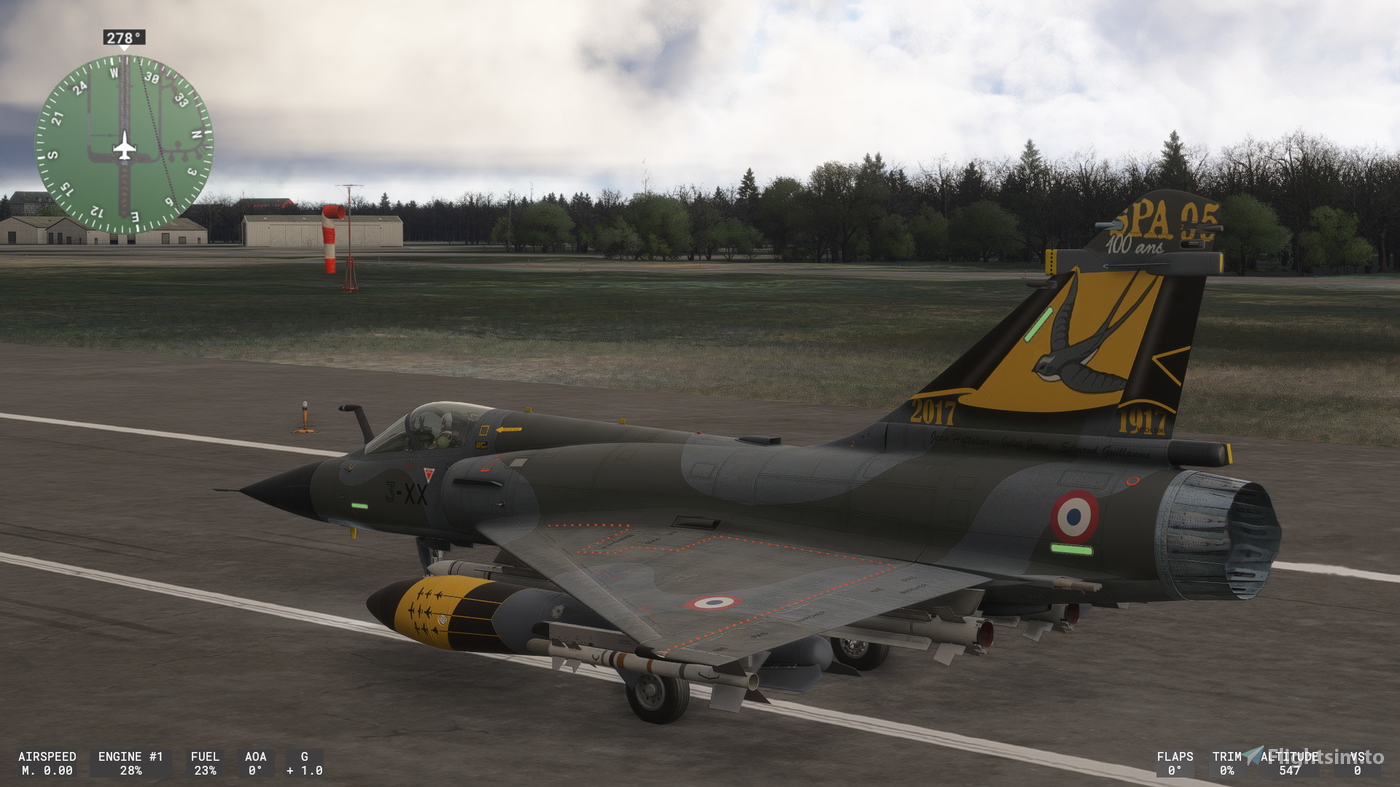1400x787 pixels.
Task: Click the heading label showing 278°
Action: [x=123, y=37]
